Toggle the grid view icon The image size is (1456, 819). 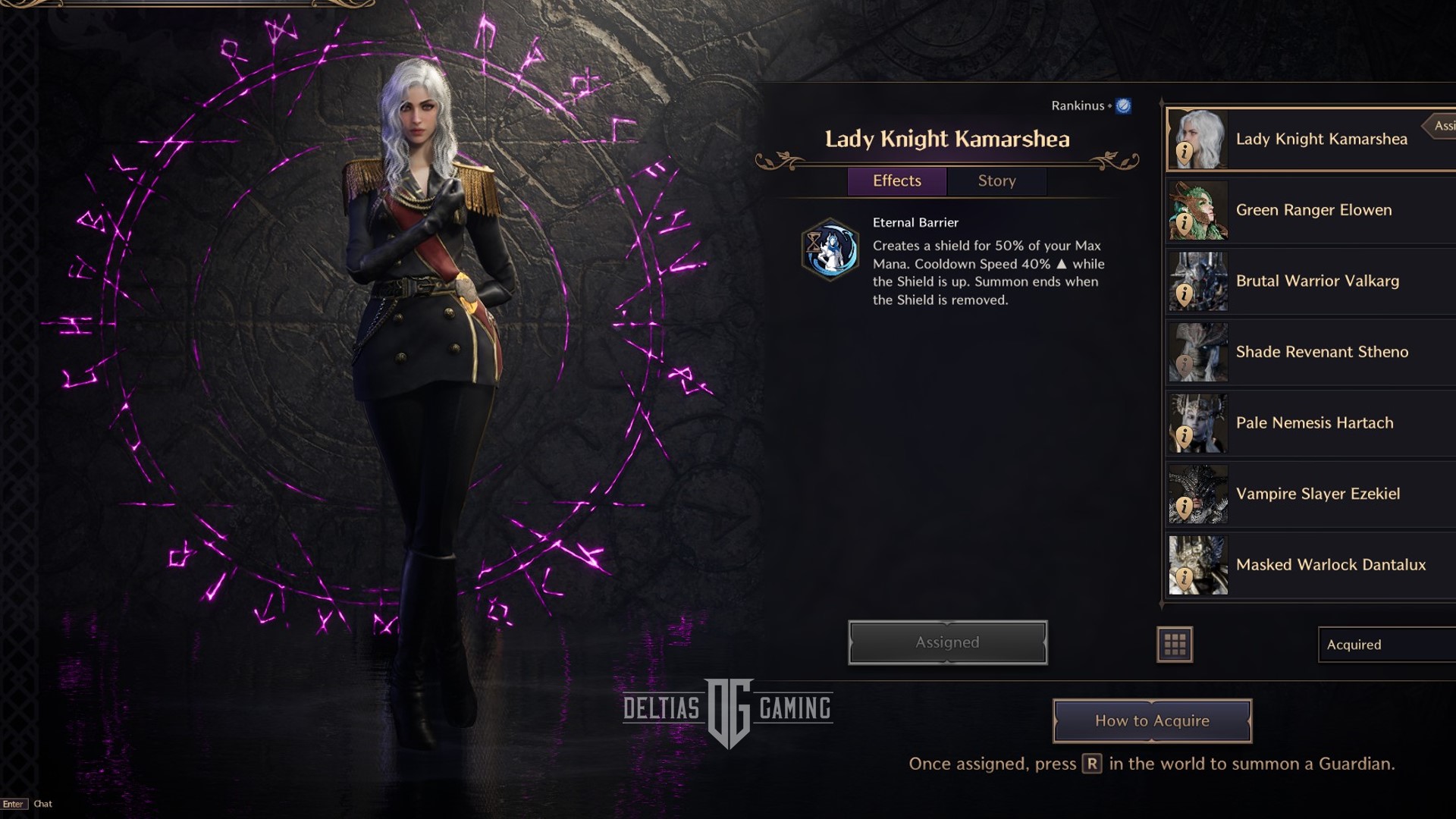point(1175,645)
